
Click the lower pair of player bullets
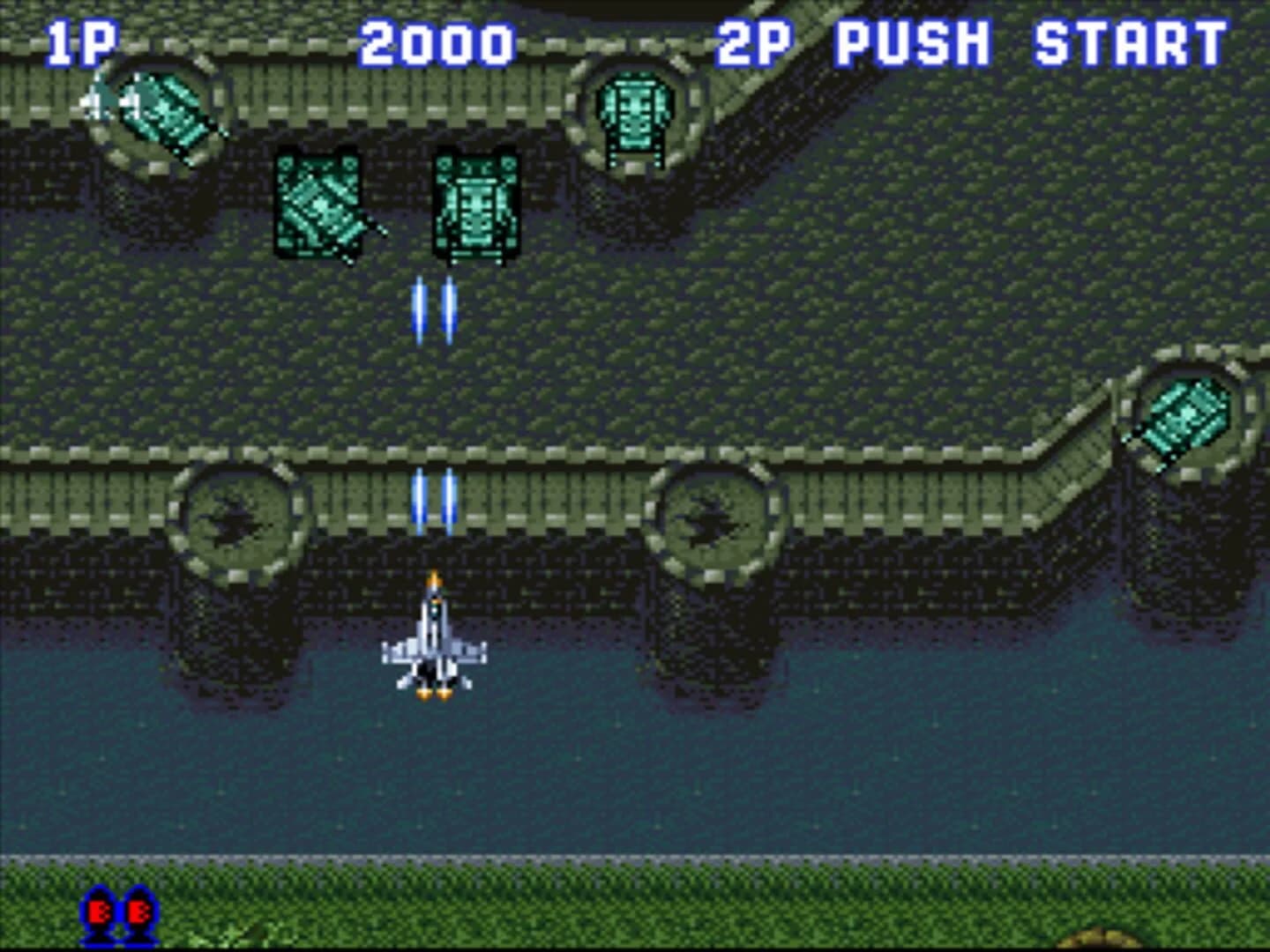point(432,498)
